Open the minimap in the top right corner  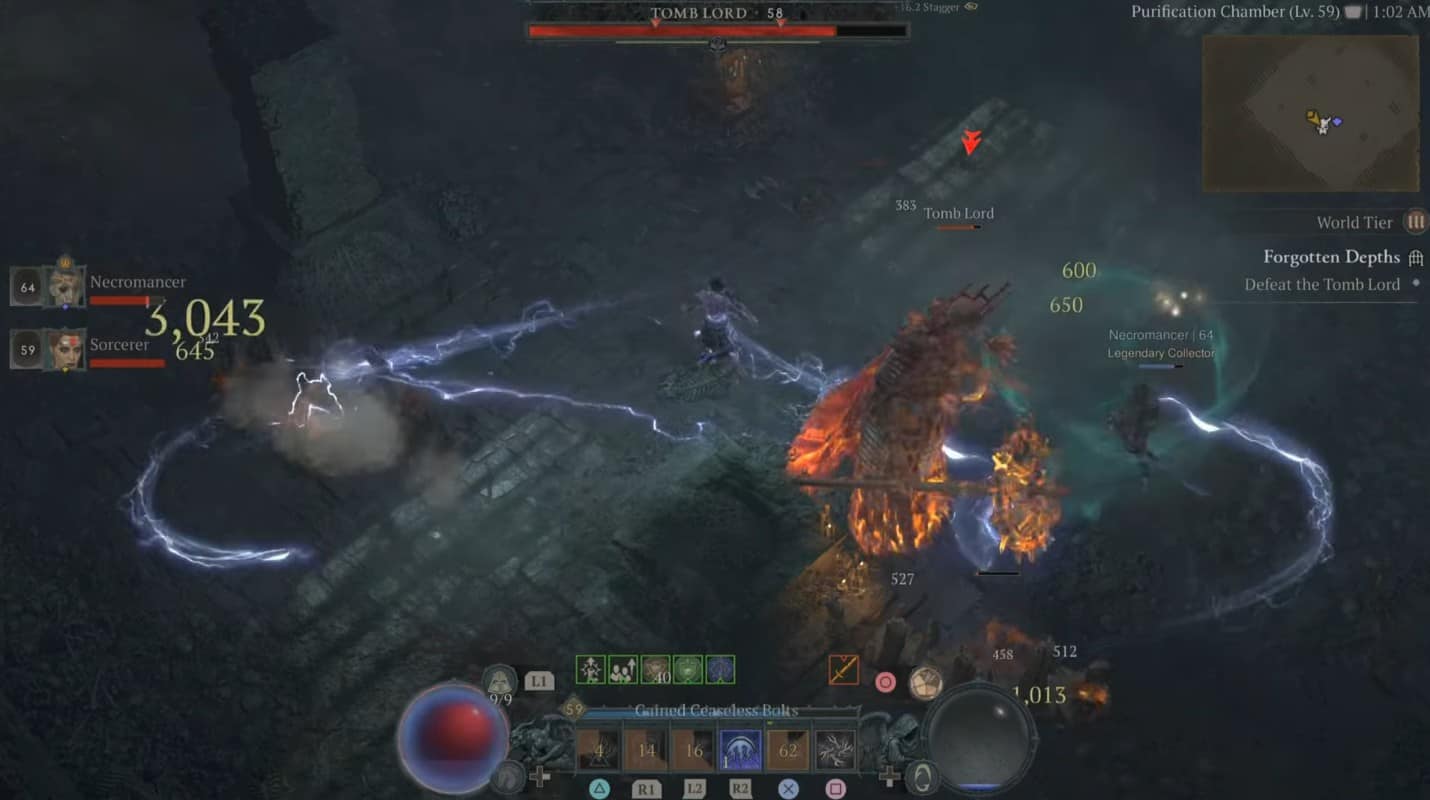click(1310, 115)
